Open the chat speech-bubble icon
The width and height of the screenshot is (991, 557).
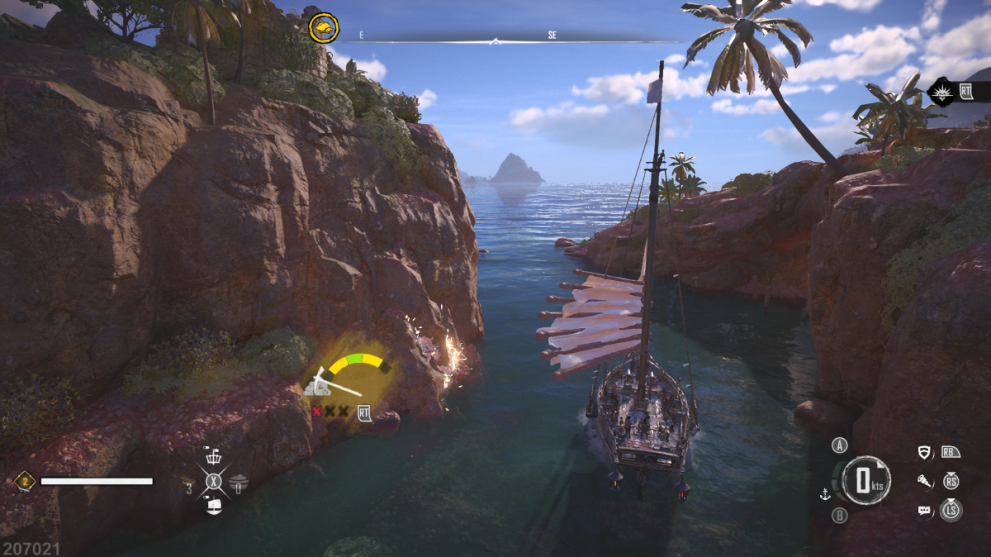pos(925,511)
